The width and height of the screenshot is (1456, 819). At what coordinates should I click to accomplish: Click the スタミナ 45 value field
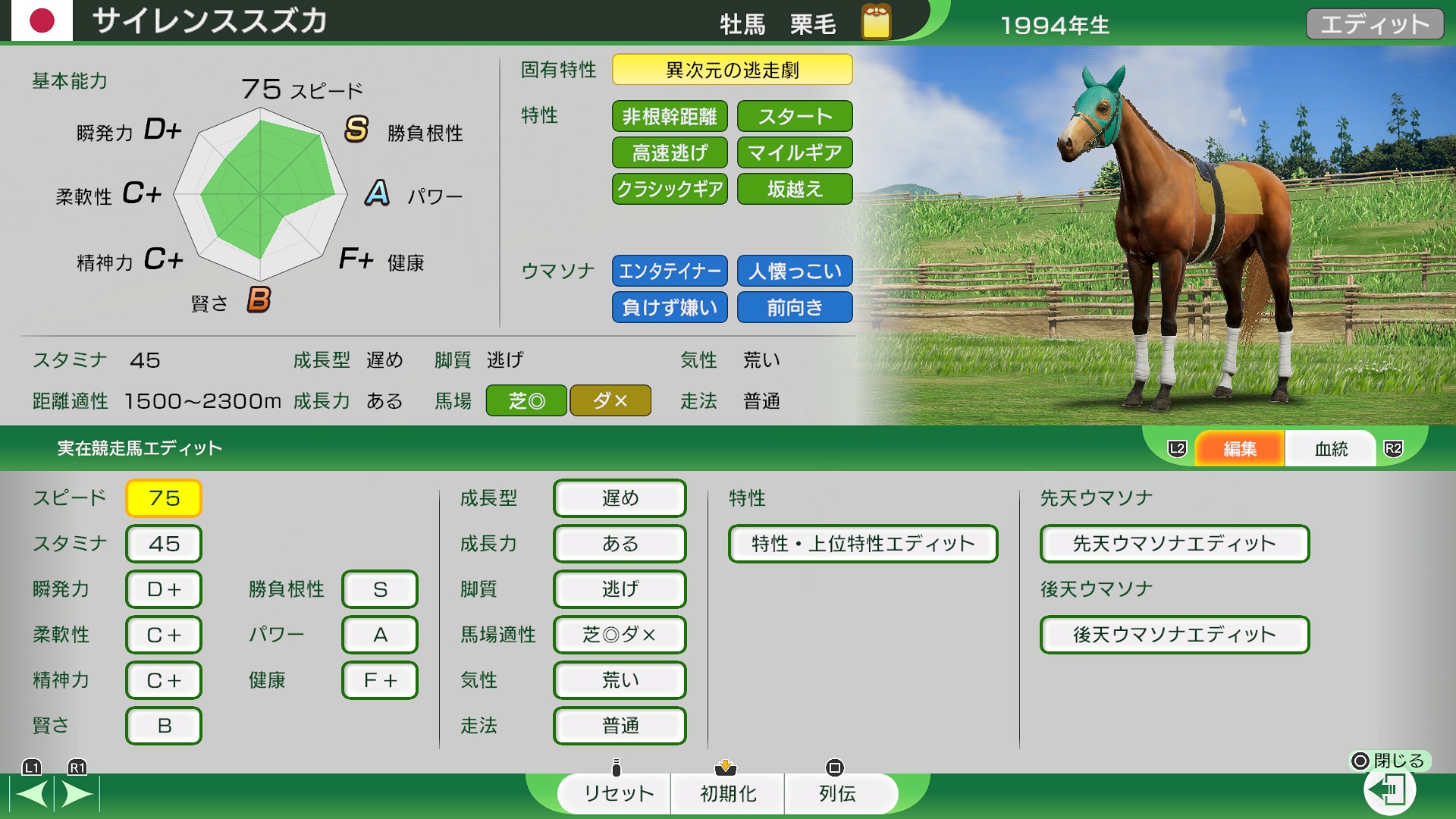click(x=163, y=544)
